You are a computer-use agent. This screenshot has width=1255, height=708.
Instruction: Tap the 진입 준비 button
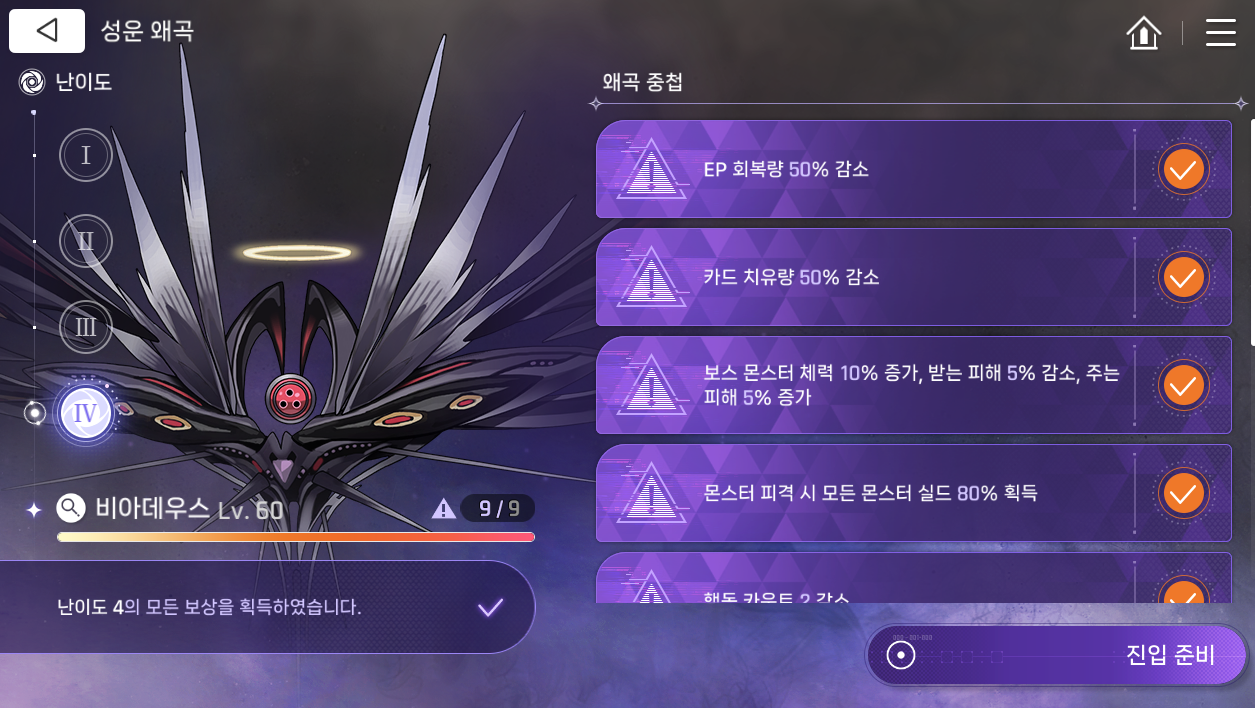pyautogui.click(x=1057, y=655)
